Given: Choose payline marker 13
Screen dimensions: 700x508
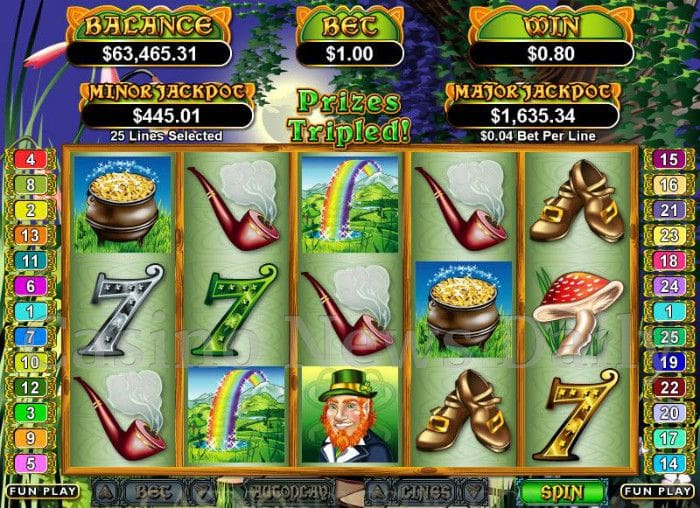Looking at the screenshot, I should tap(30, 235).
